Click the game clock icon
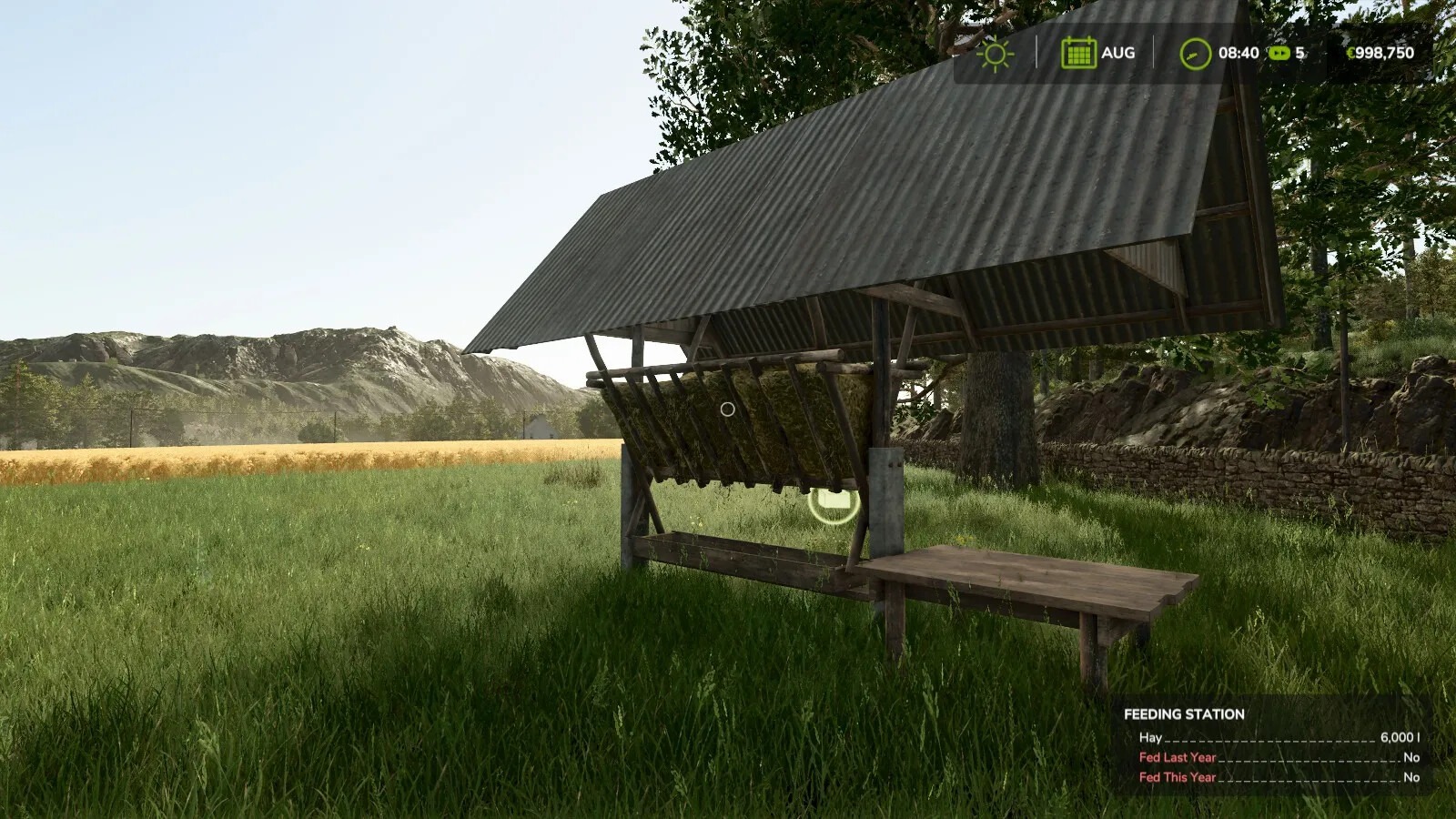 (1195, 54)
